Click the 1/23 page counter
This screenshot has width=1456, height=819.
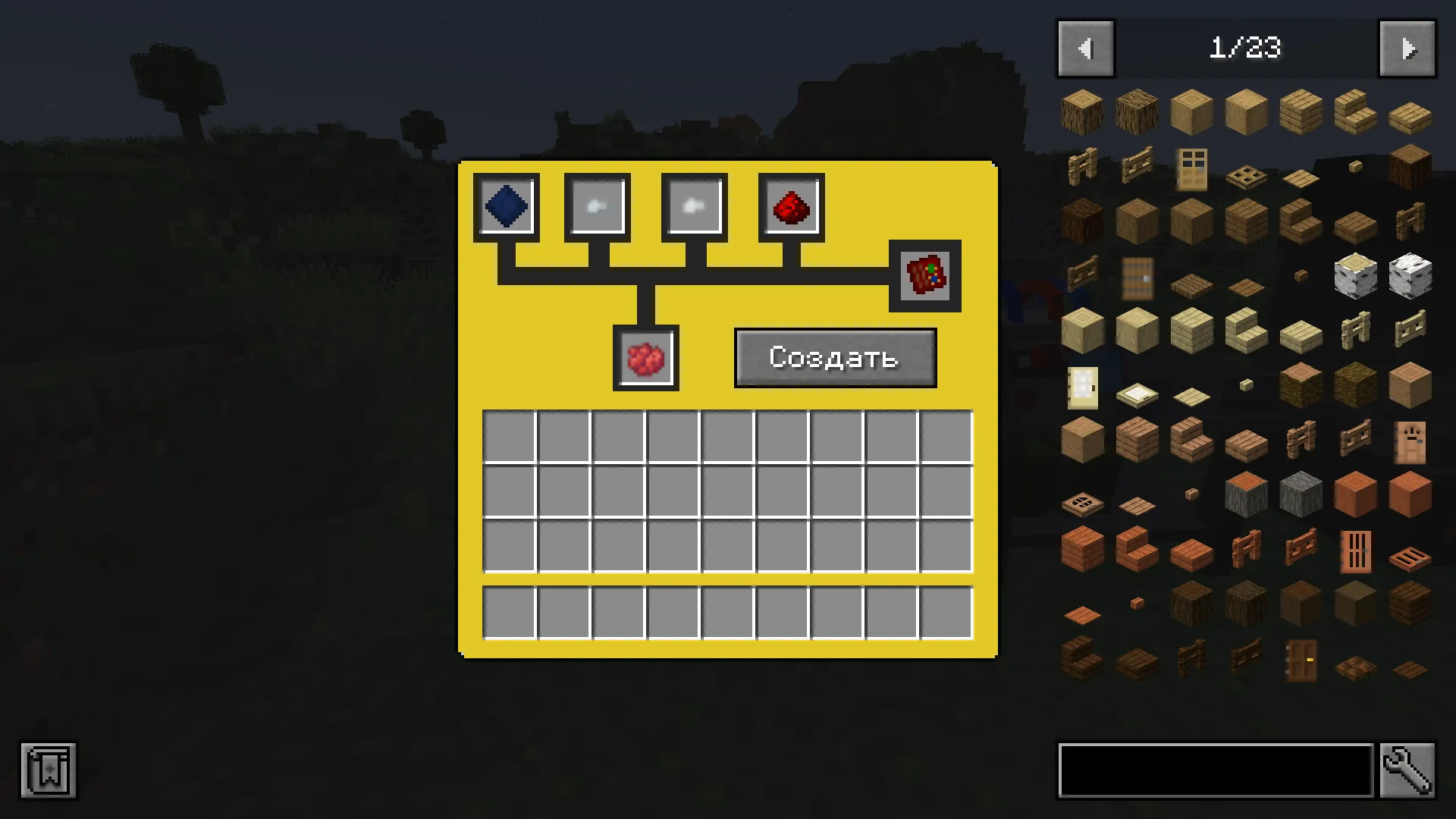pos(1246,48)
